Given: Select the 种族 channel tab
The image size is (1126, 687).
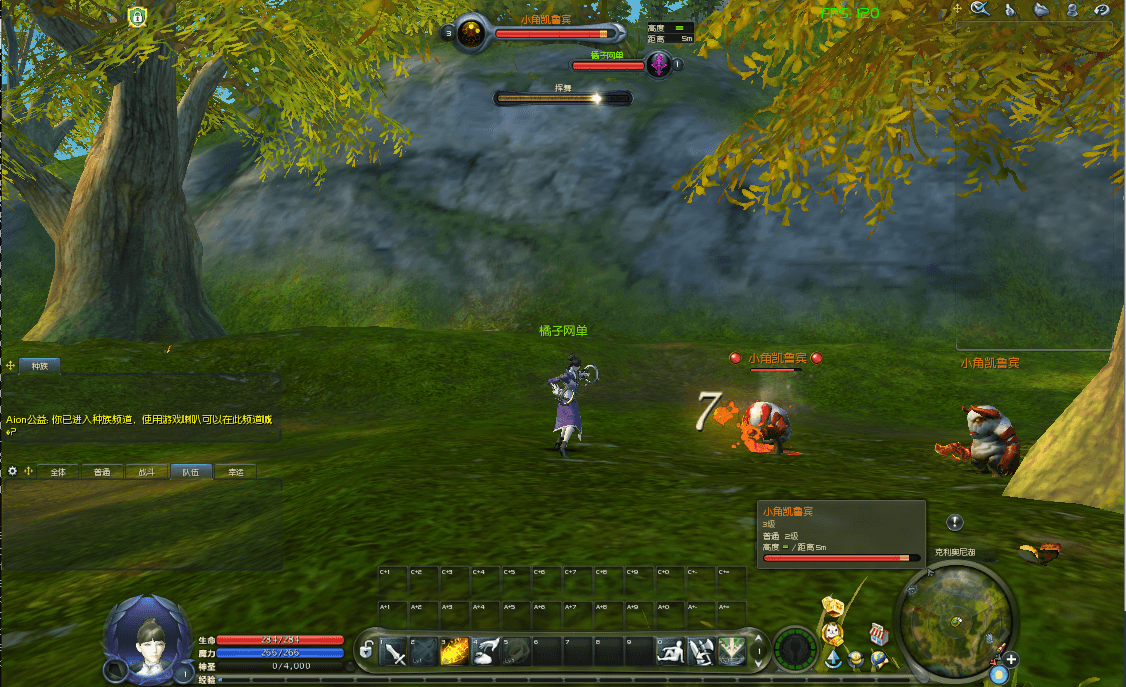Looking at the screenshot, I should [40, 366].
